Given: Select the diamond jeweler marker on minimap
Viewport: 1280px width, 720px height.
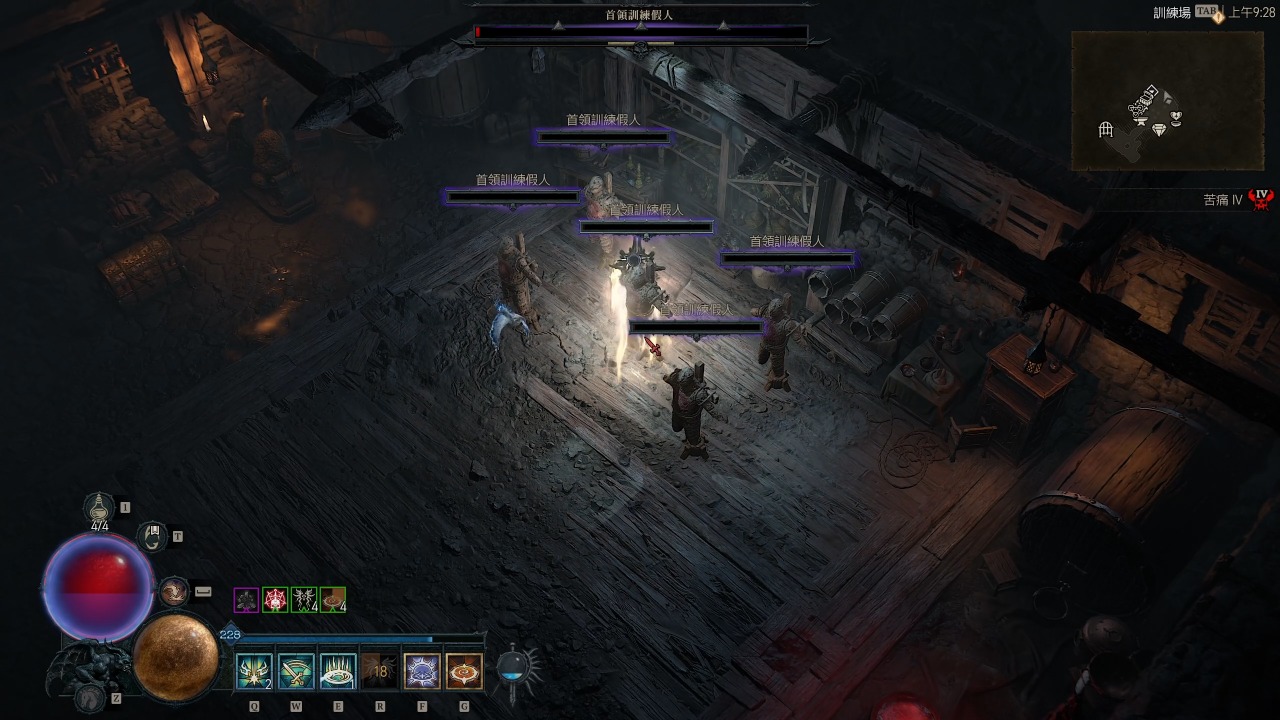Looking at the screenshot, I should [1159, 130].
